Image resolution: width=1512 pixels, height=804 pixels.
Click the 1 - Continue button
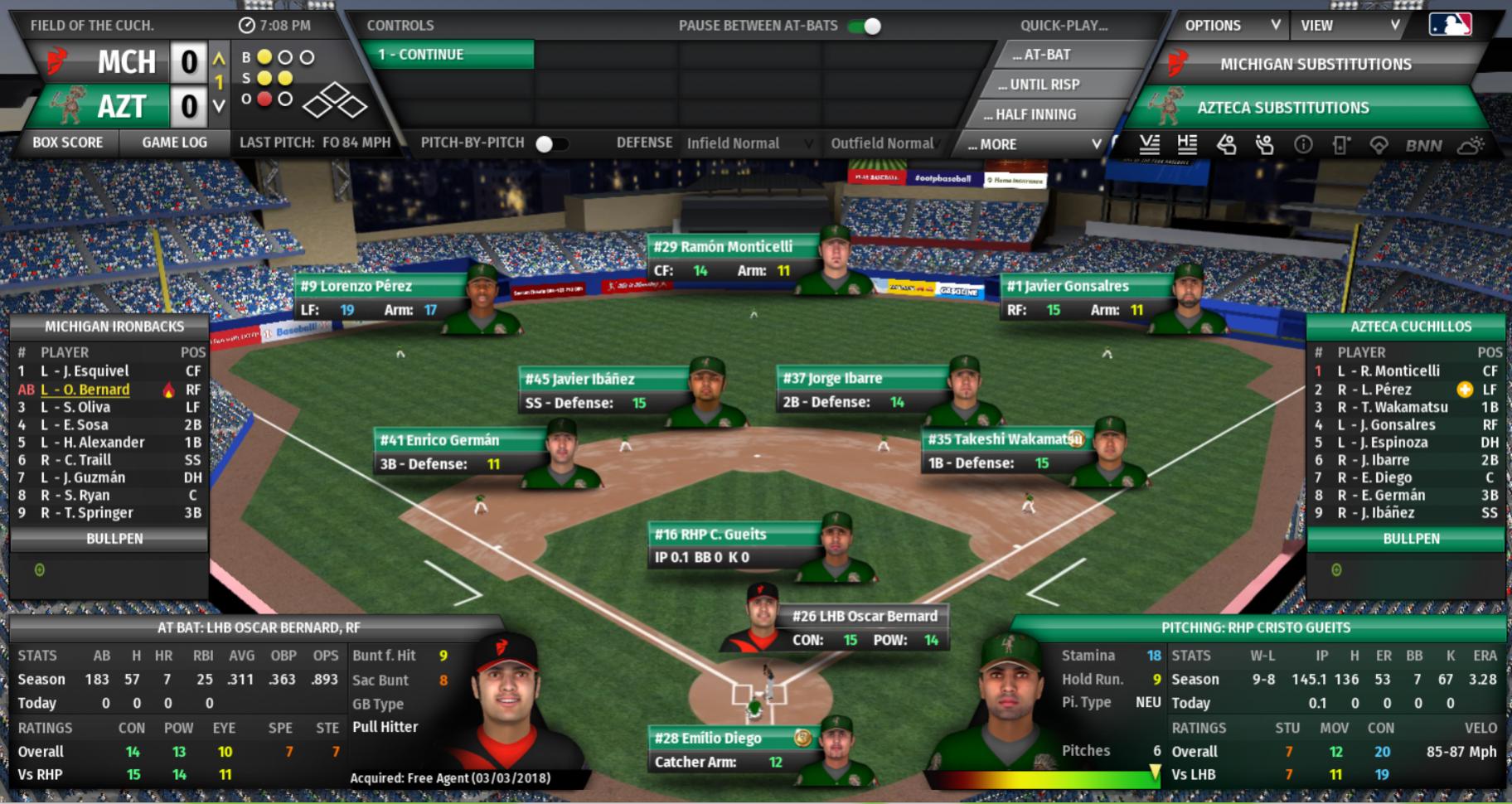pos(448,55)
